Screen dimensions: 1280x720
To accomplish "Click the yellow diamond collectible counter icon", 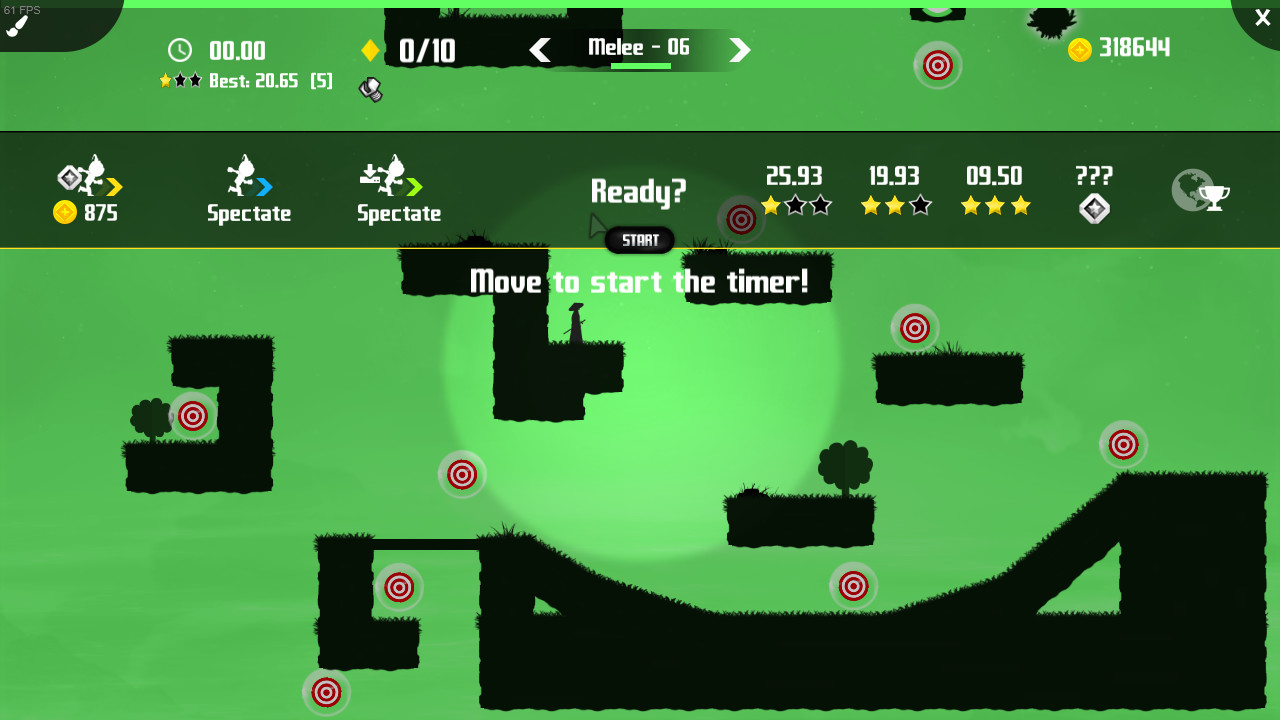I will pyautogui.click(x=371, y=49).
